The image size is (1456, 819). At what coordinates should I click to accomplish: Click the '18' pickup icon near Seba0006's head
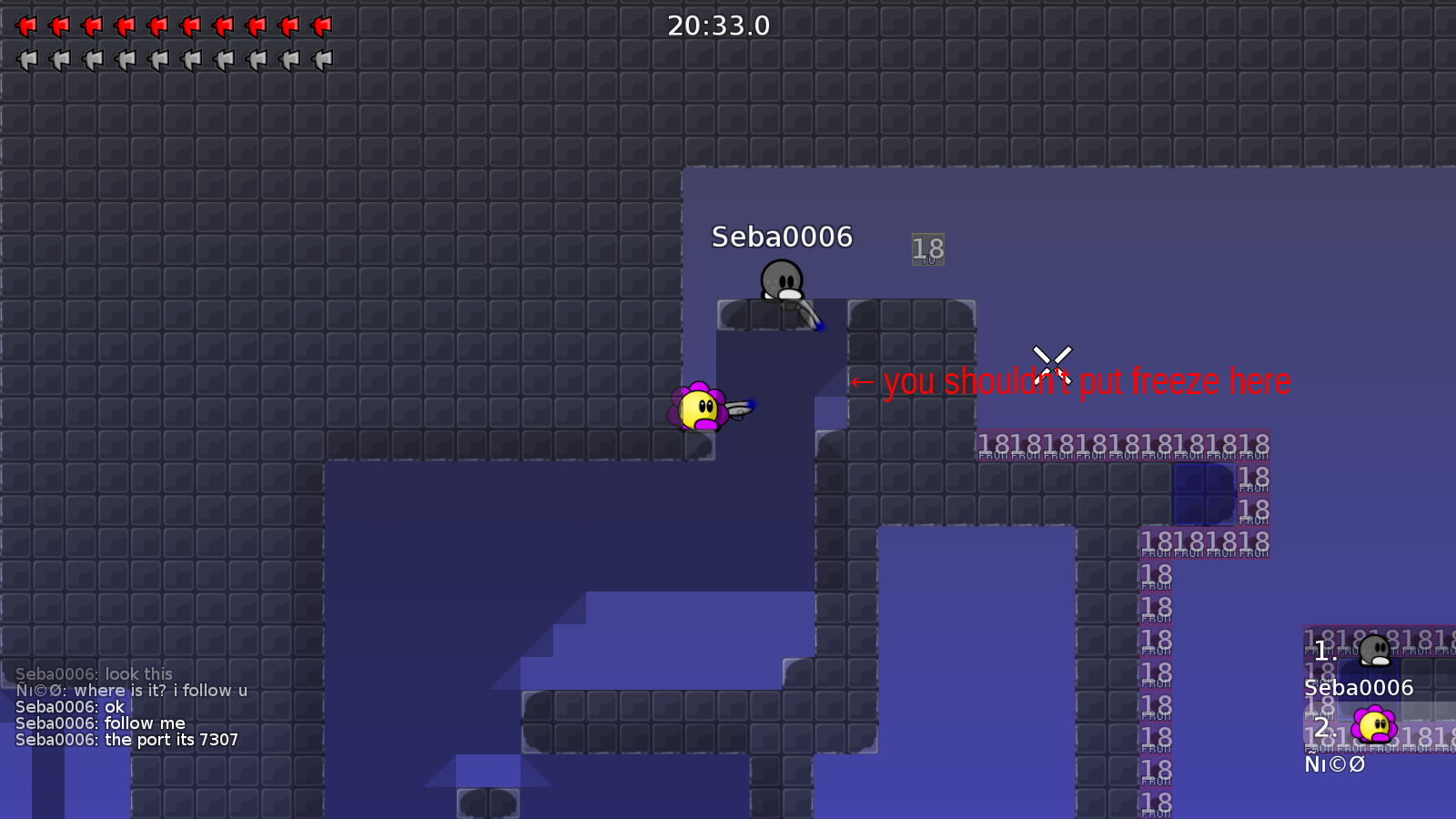click(x=927, y=248)
